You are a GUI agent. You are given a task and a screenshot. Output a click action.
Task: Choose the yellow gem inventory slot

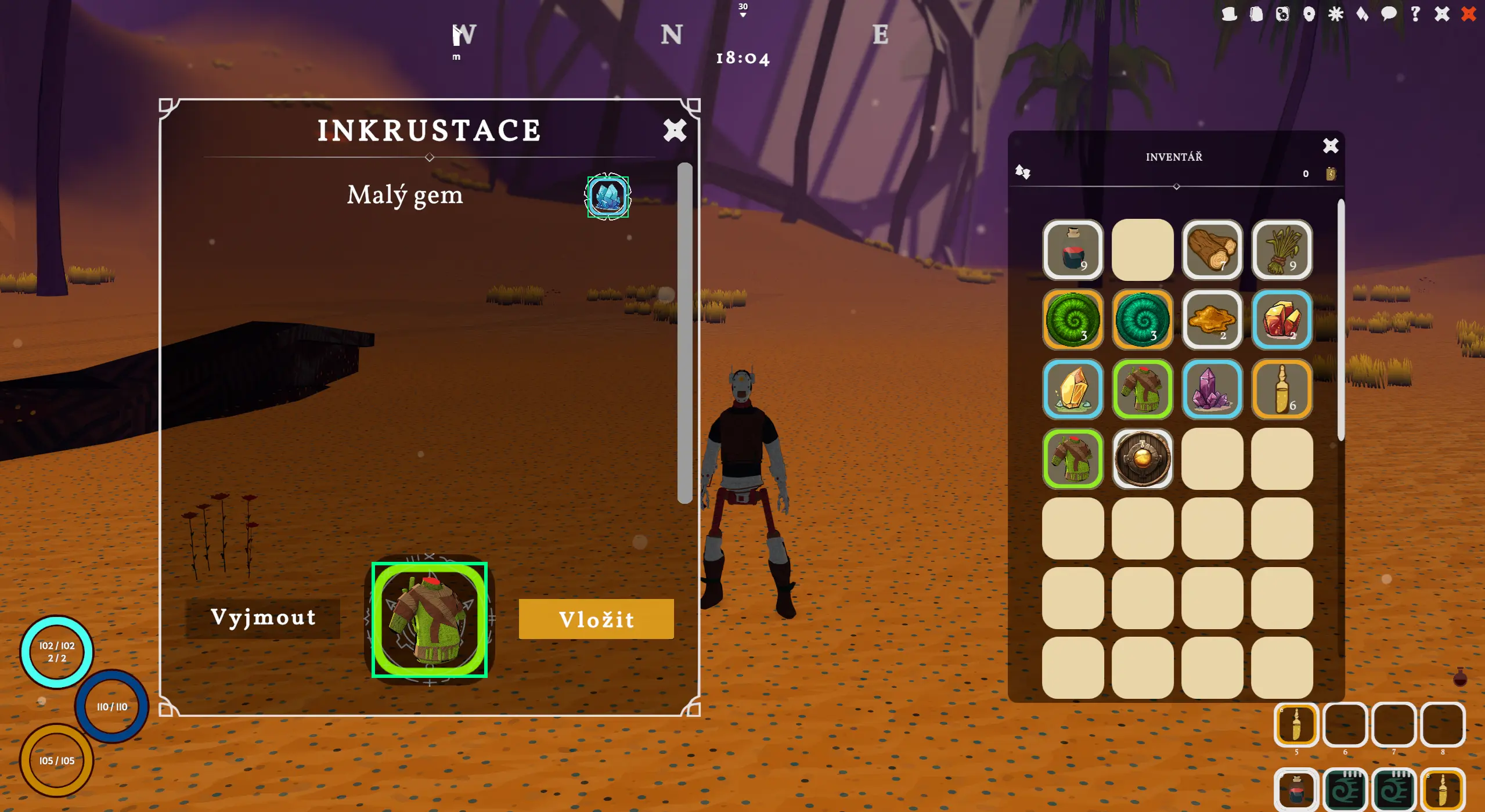tap(1072, 389)
